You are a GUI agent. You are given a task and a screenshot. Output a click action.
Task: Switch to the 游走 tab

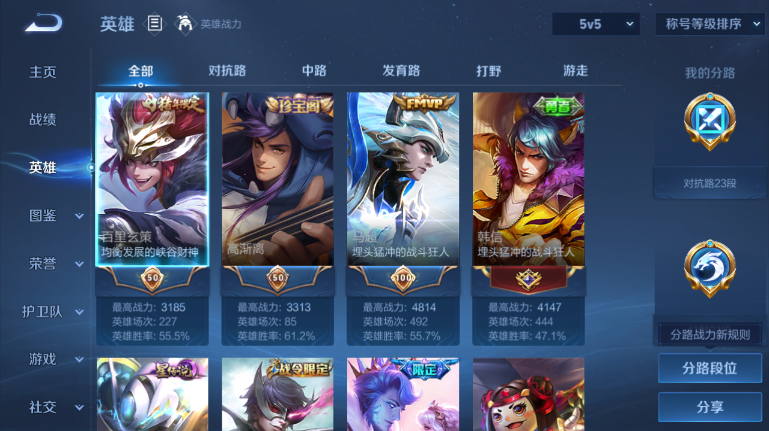[575, 71]
